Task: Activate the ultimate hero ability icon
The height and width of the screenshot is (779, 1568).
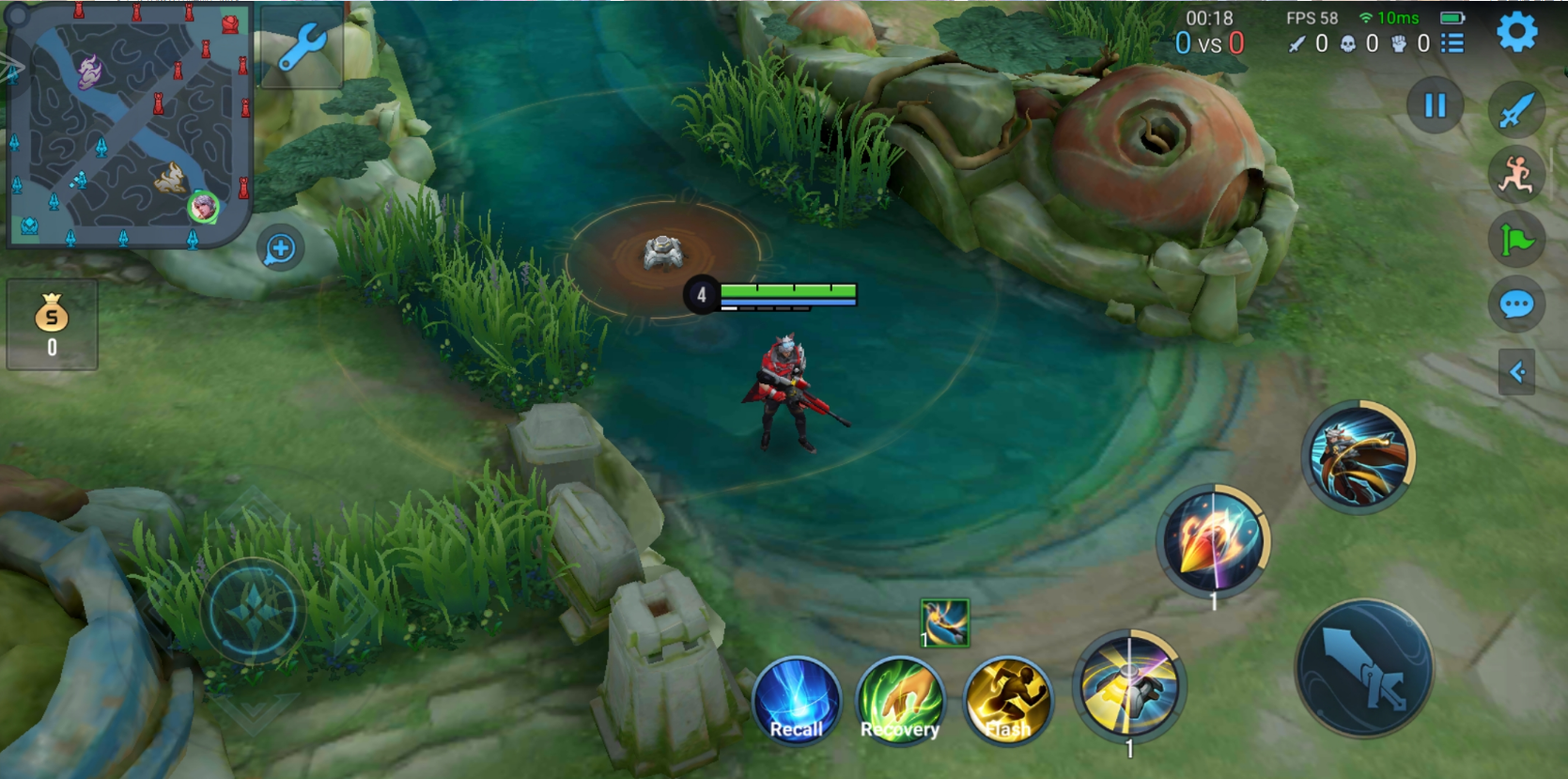Action: pos(1359,458)
